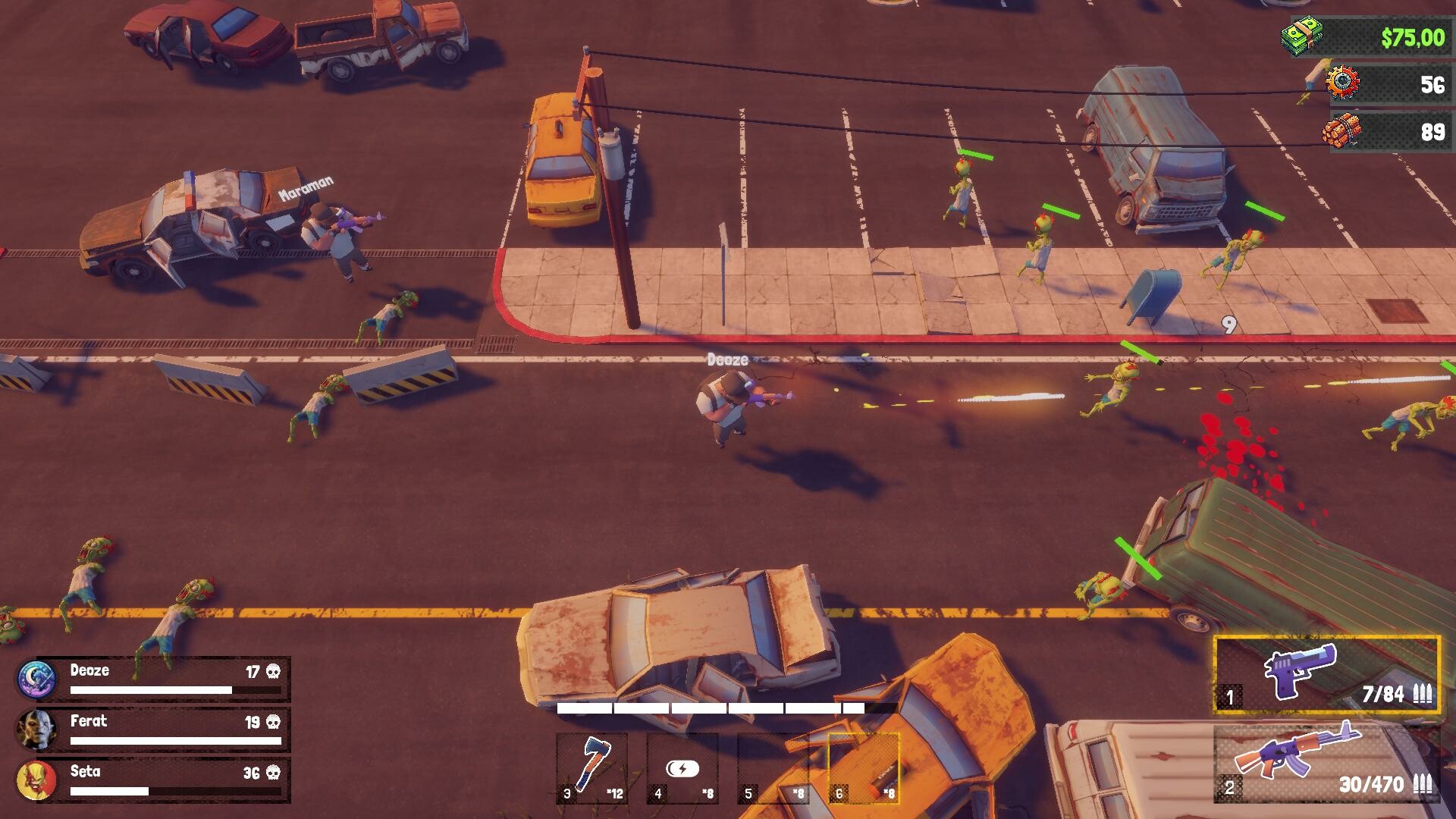This screenshot has width=1456, height=819.
Task: Click the Deoze player name label
Action: pyautogui.click(x=89, y=670)
